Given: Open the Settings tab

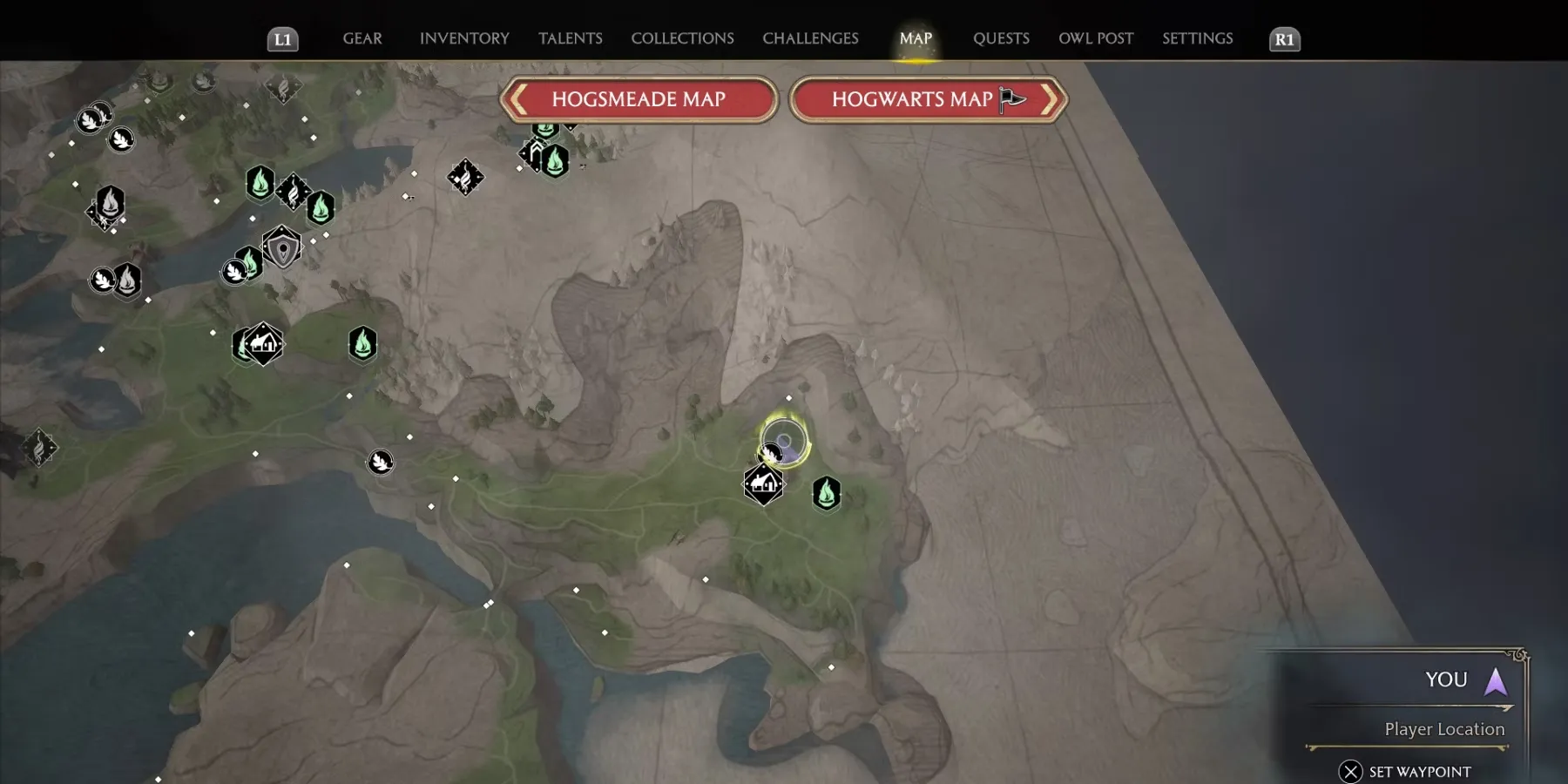Looking at the screenshot, I should tap(1197, 38).
